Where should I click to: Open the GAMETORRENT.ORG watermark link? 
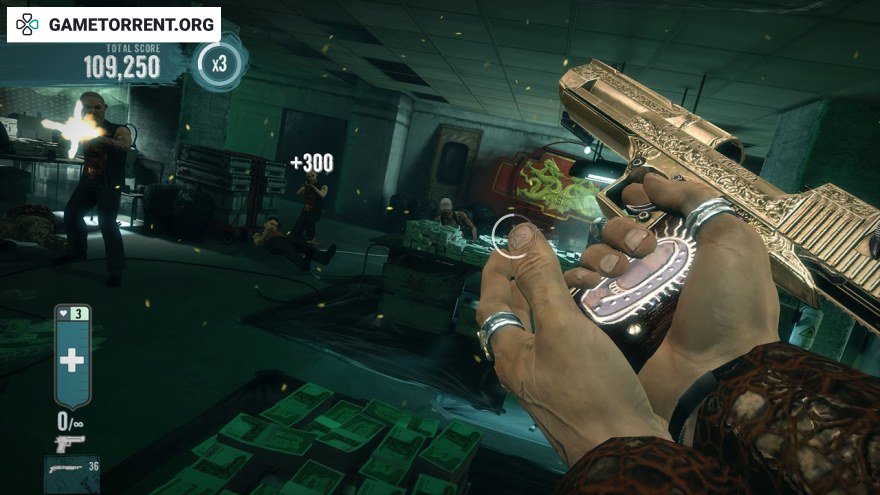(x=113, y=24)
